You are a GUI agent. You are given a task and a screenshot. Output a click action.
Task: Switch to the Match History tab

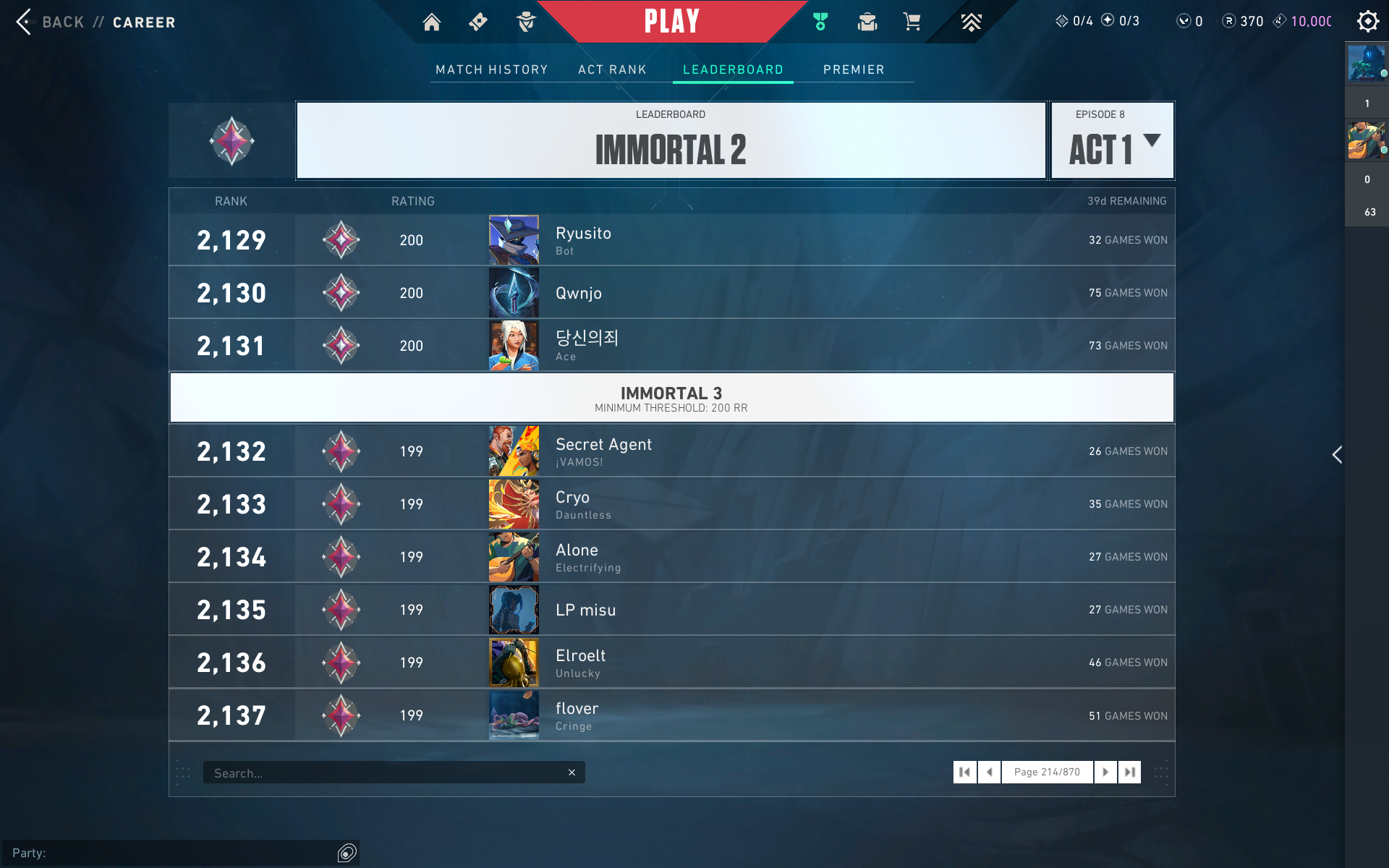[492, 69]
